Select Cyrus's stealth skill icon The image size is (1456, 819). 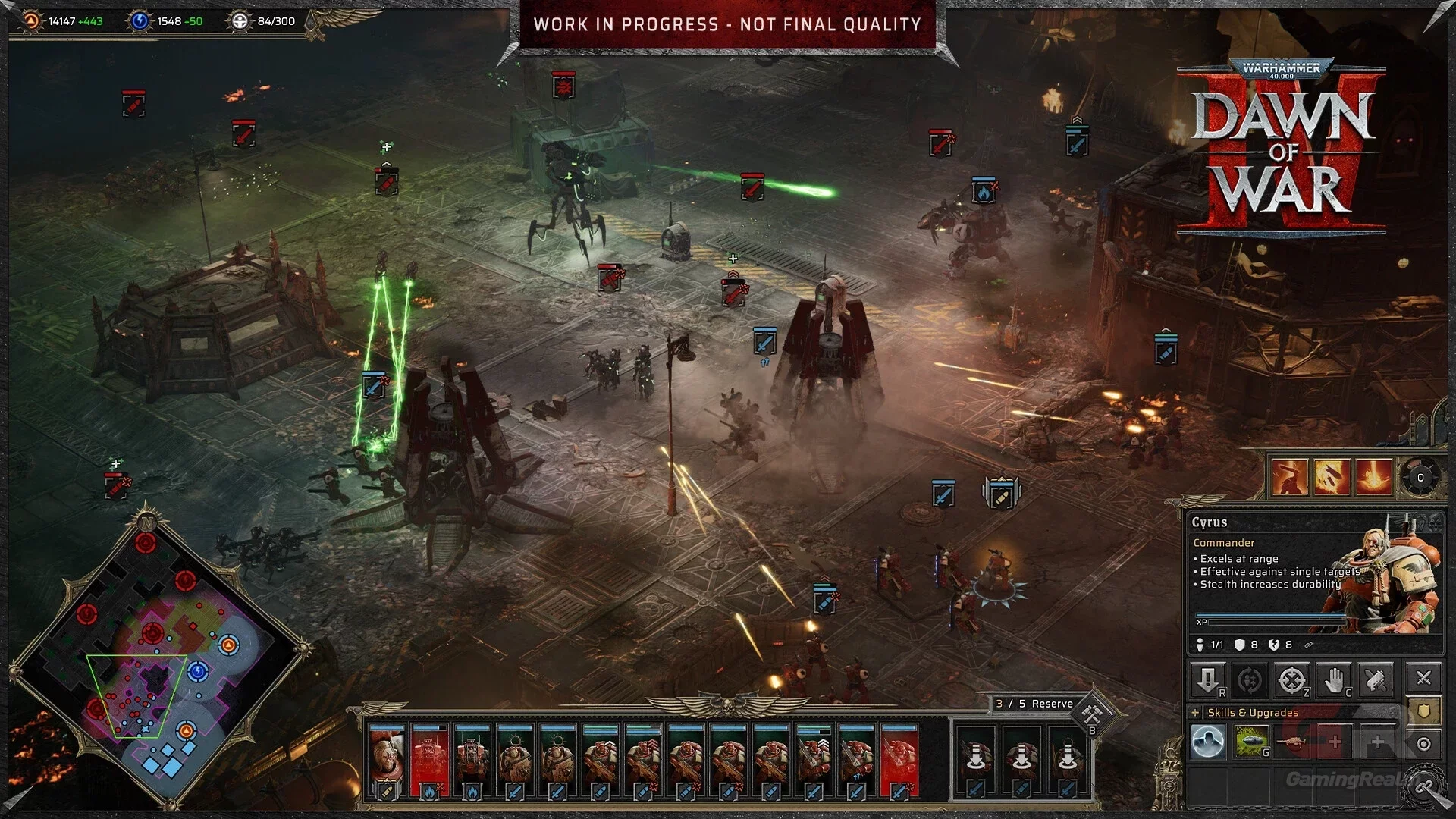(x=1208, y=741)
